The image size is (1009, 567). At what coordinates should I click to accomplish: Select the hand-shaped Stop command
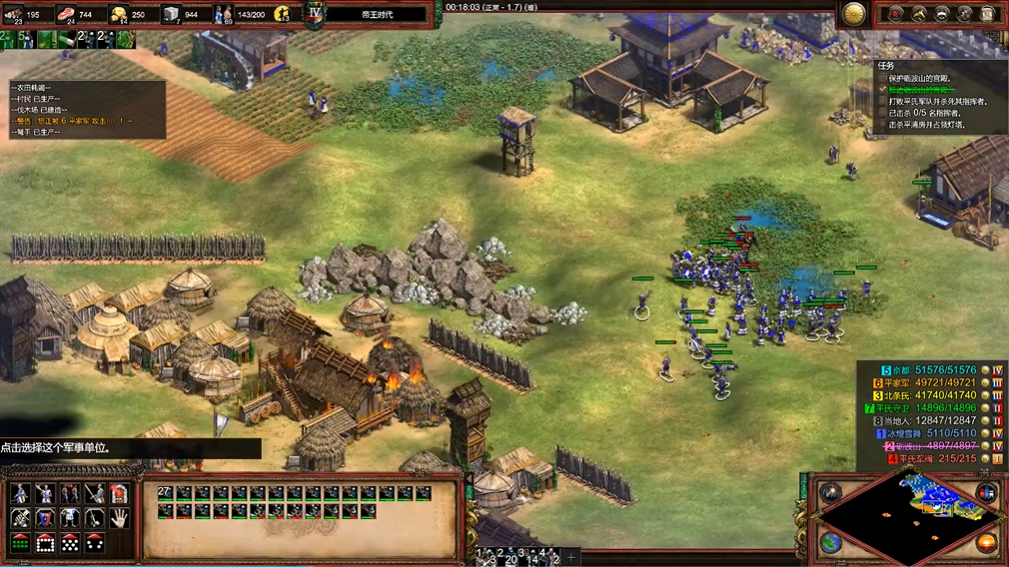coord(119,518)
